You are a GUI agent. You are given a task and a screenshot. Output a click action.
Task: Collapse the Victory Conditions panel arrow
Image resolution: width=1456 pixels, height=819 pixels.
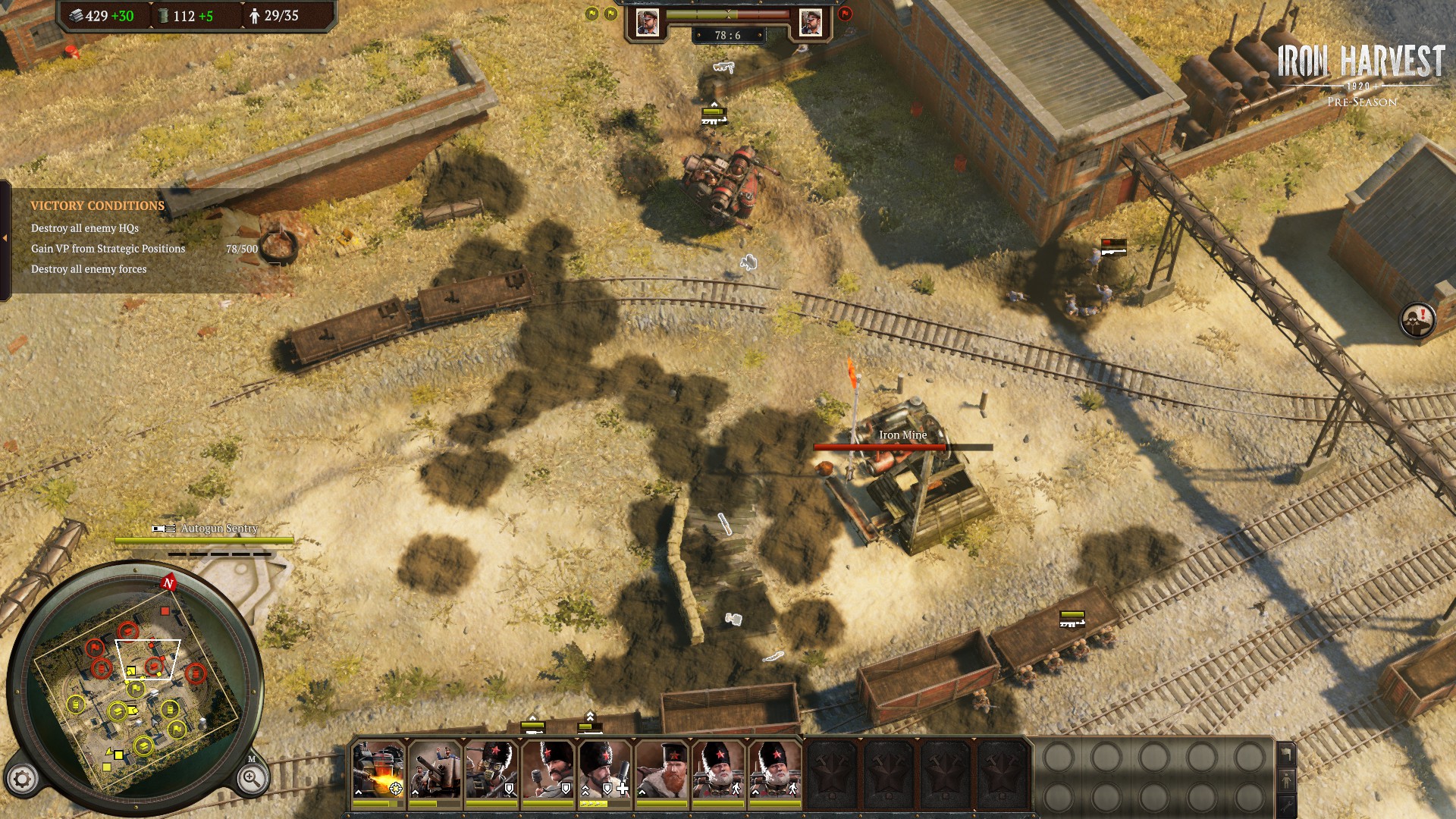click(5, 238)
